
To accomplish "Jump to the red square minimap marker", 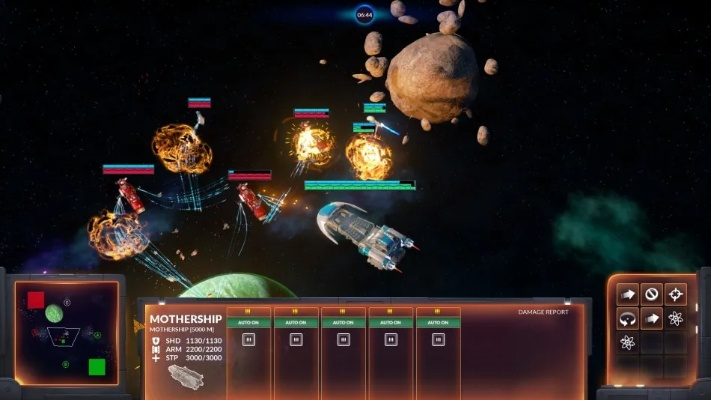I will [36, 300].
